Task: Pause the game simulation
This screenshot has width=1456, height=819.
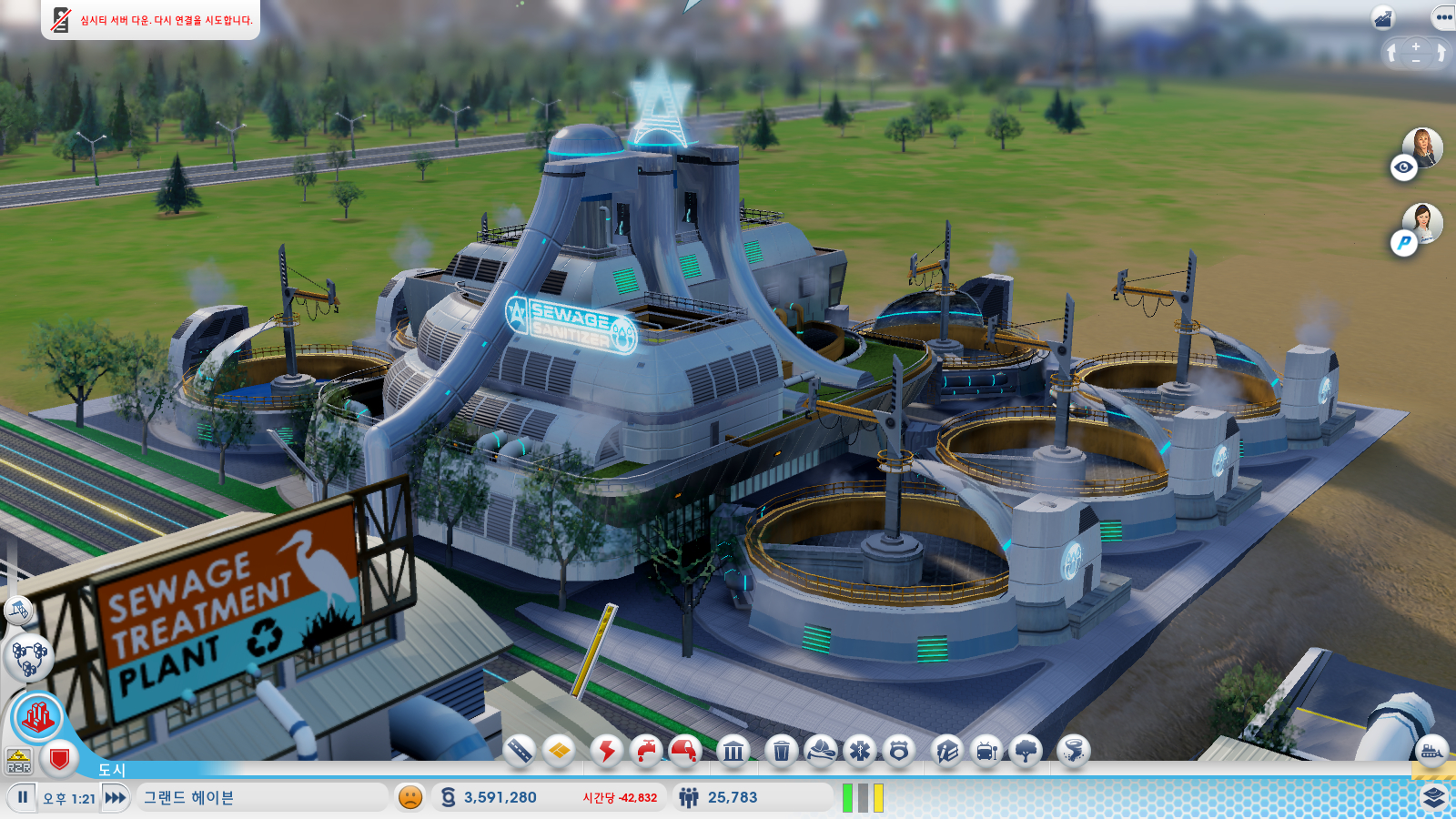Action: pyautogui.click(x=23, y=797)
